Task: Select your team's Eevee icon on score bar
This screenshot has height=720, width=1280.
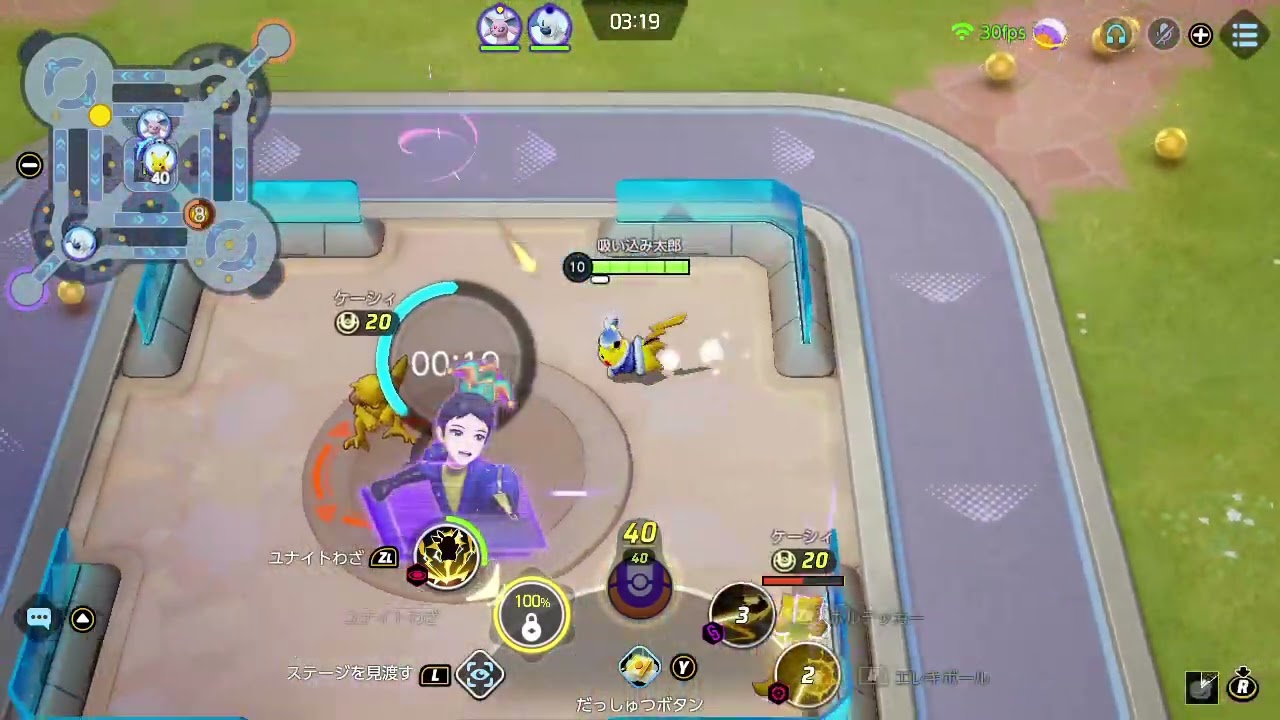Action: [x=499, y=28]
